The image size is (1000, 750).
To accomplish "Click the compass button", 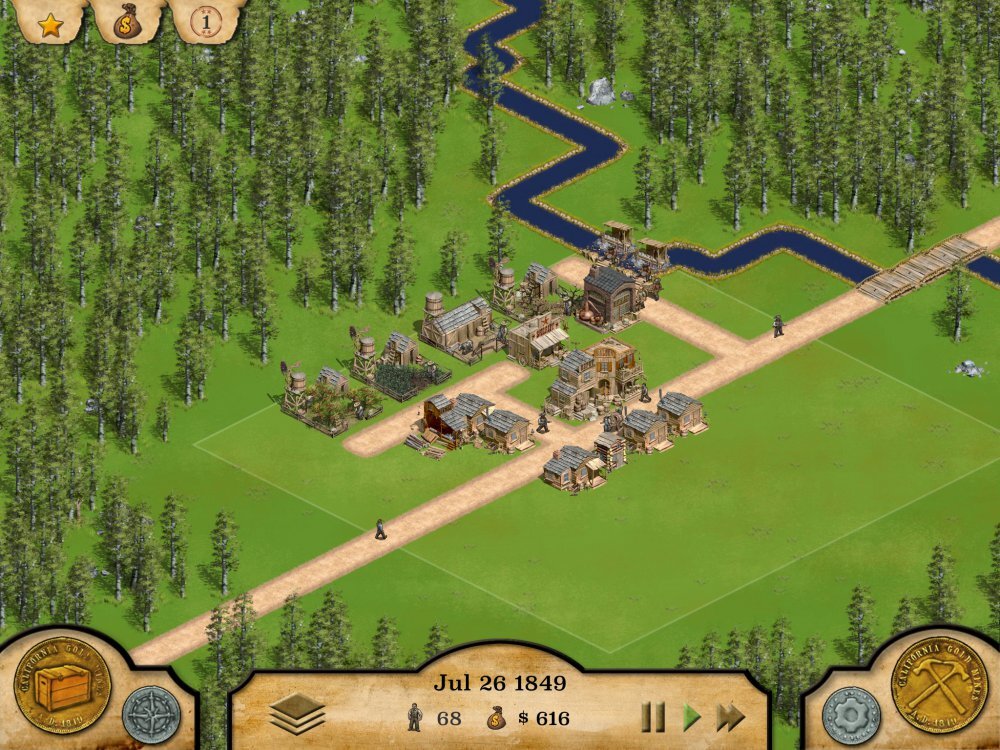I will pos(151,714).
